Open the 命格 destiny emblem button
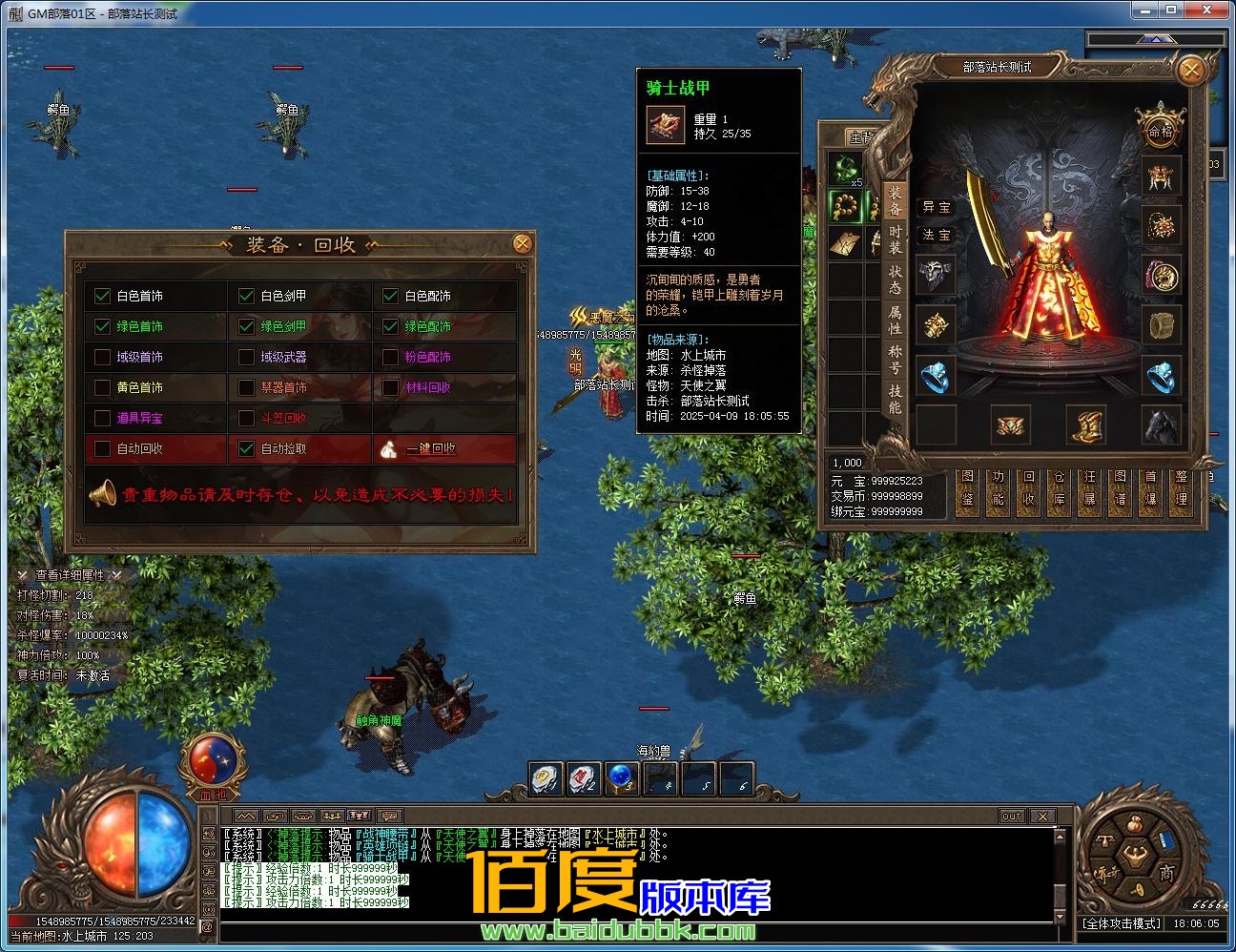The image size is (1236, 952). pyautogui.click(x=1160, y=131)
